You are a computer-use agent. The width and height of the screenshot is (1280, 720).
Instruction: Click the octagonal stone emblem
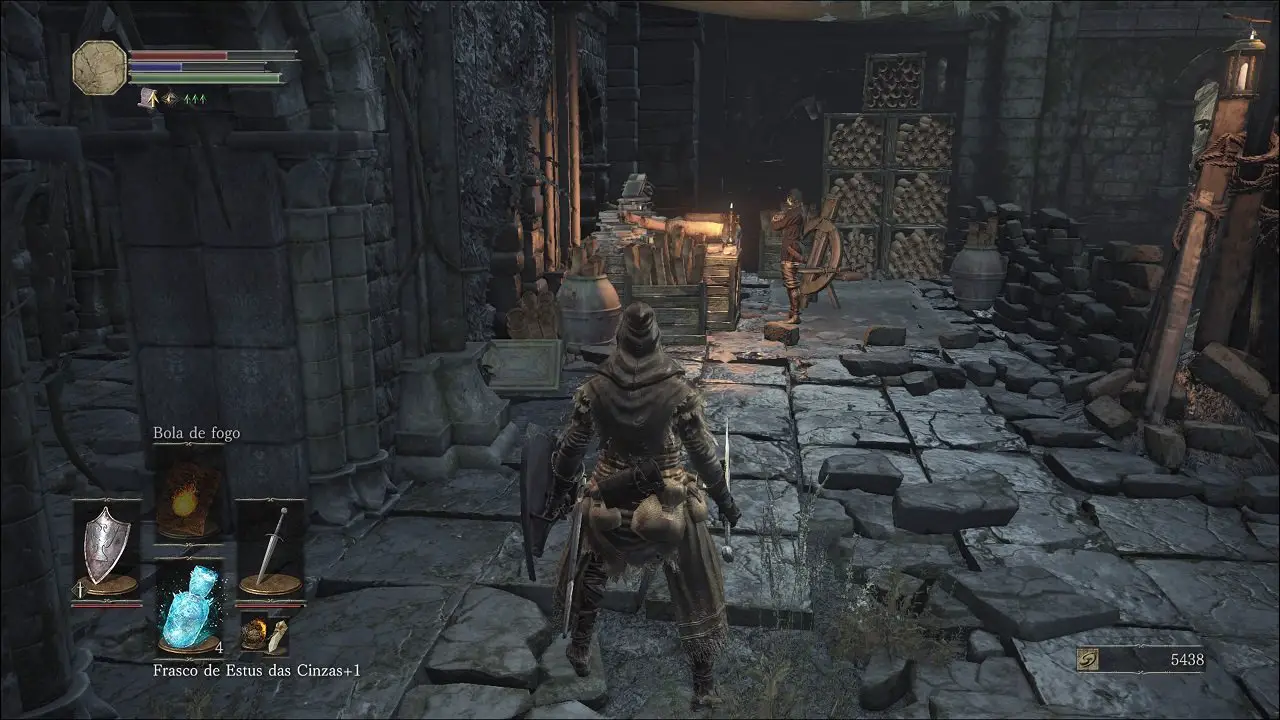[100, 67]
